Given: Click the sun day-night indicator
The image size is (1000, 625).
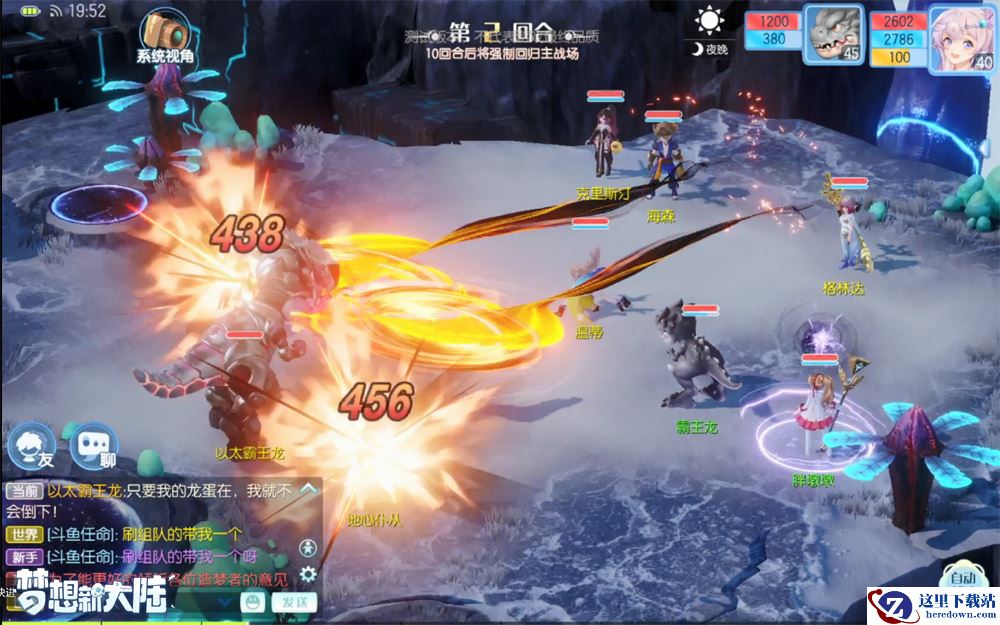Looking at the screenshot, I should click(x=710, y=20).
